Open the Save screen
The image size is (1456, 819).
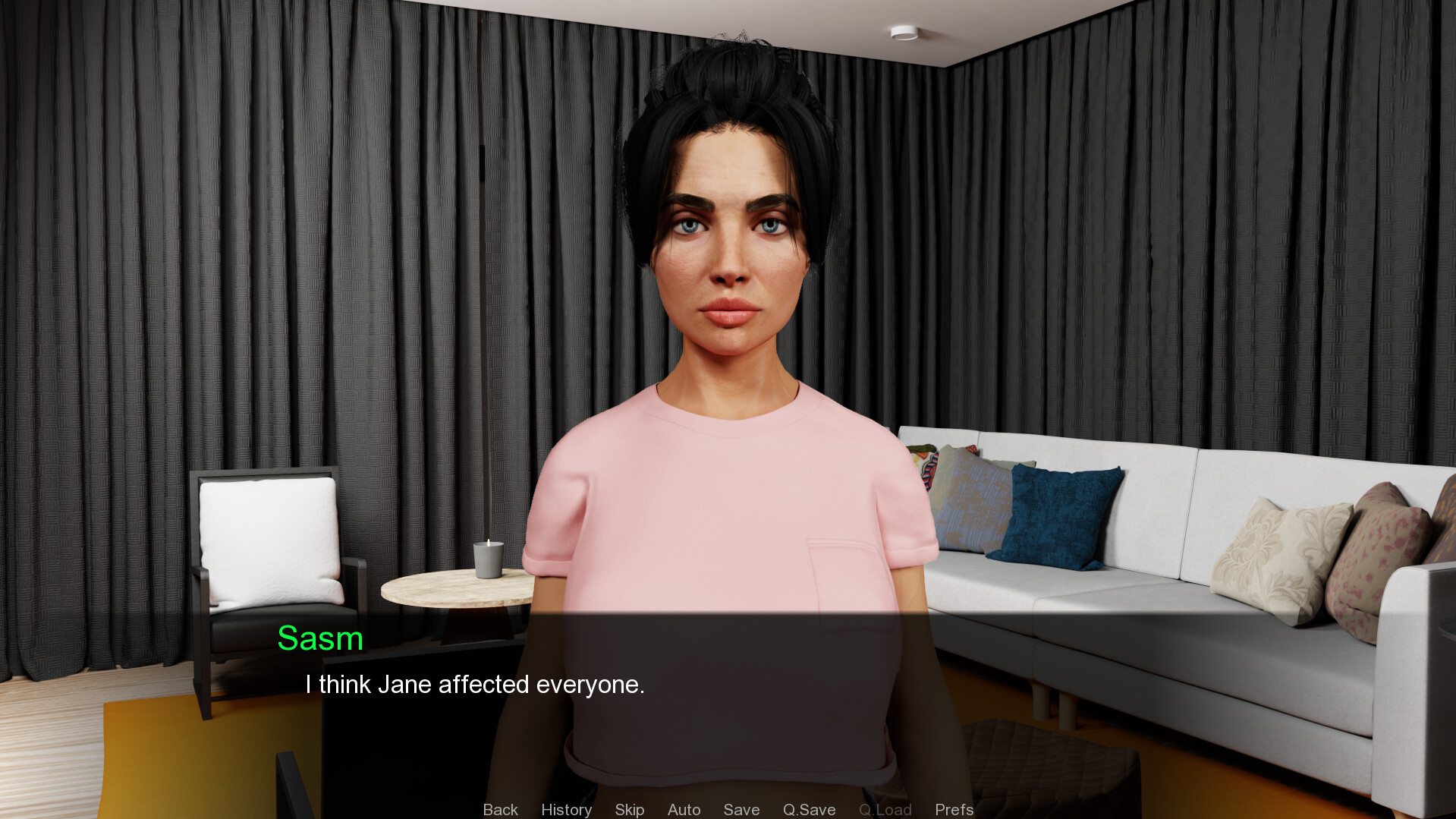point(741,809)
